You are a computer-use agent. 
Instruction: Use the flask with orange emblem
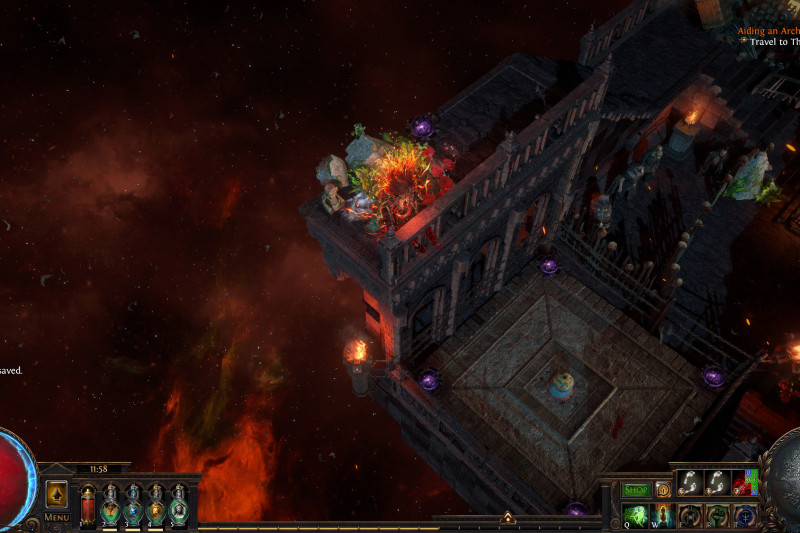click(x=156, y=505)
